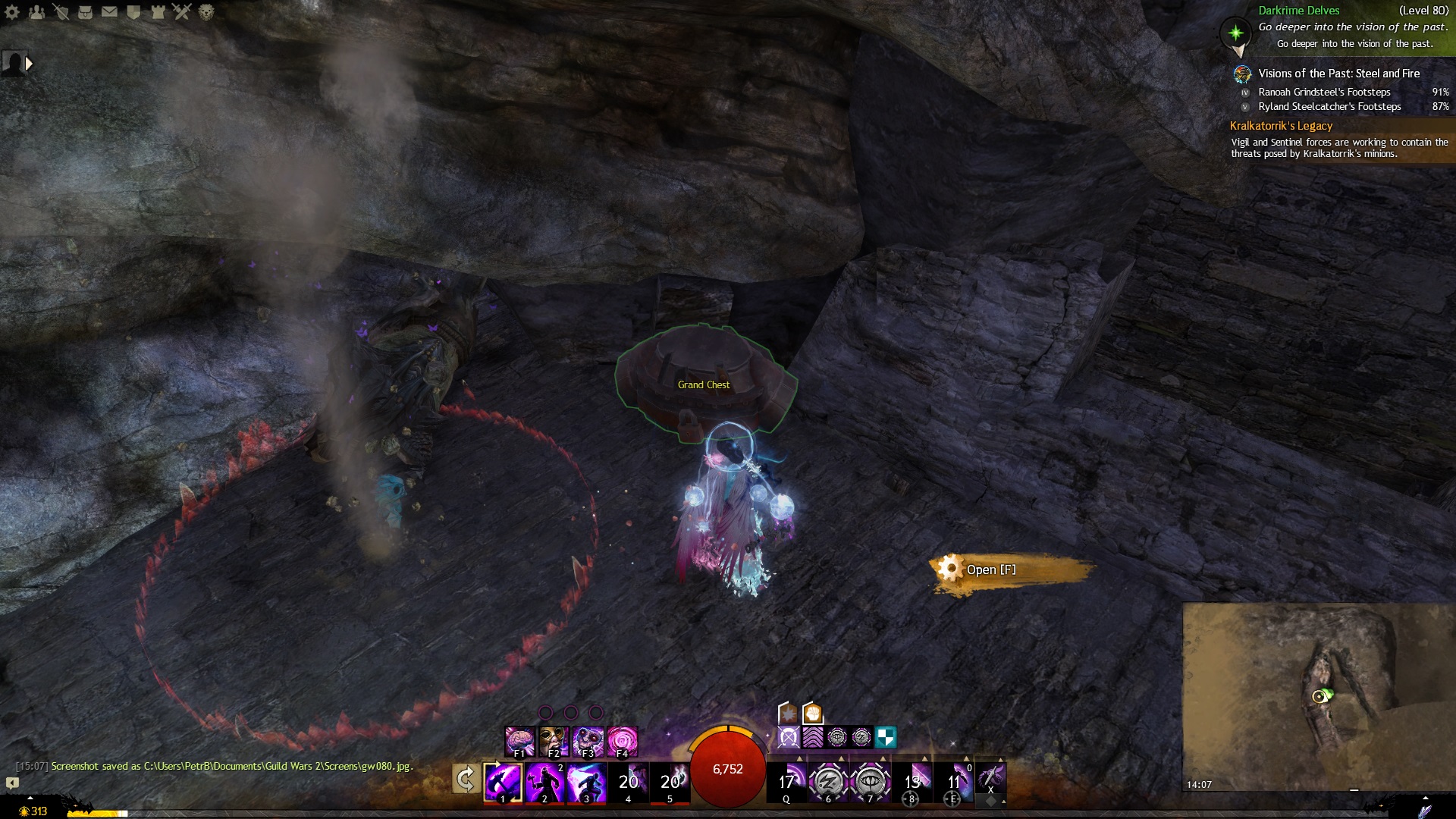Activate the eye signet in slot 7
The height and width of the screenshot is (819, 1456).
click(x=870, y=781)
